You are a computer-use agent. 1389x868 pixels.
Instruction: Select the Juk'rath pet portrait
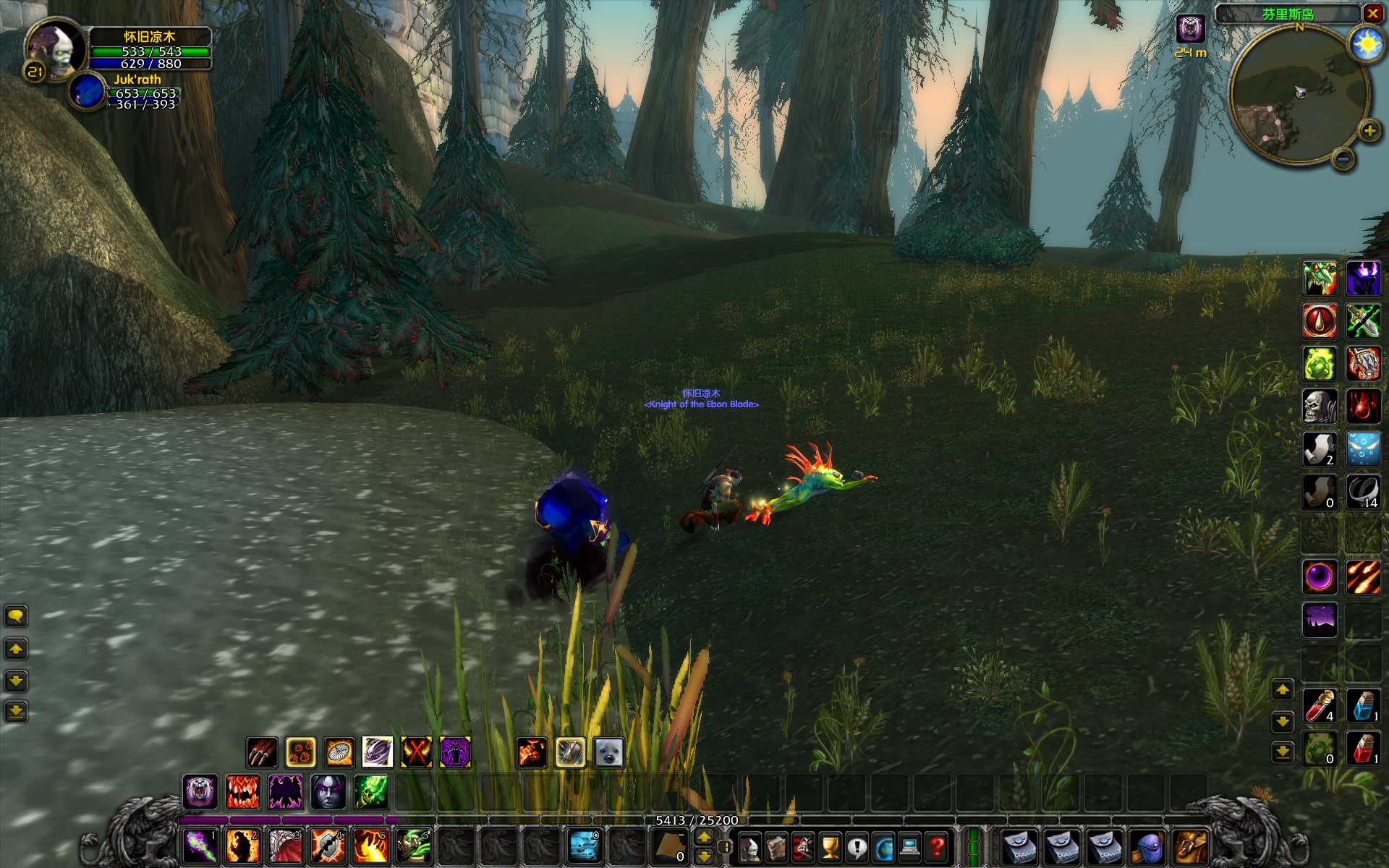88,92
